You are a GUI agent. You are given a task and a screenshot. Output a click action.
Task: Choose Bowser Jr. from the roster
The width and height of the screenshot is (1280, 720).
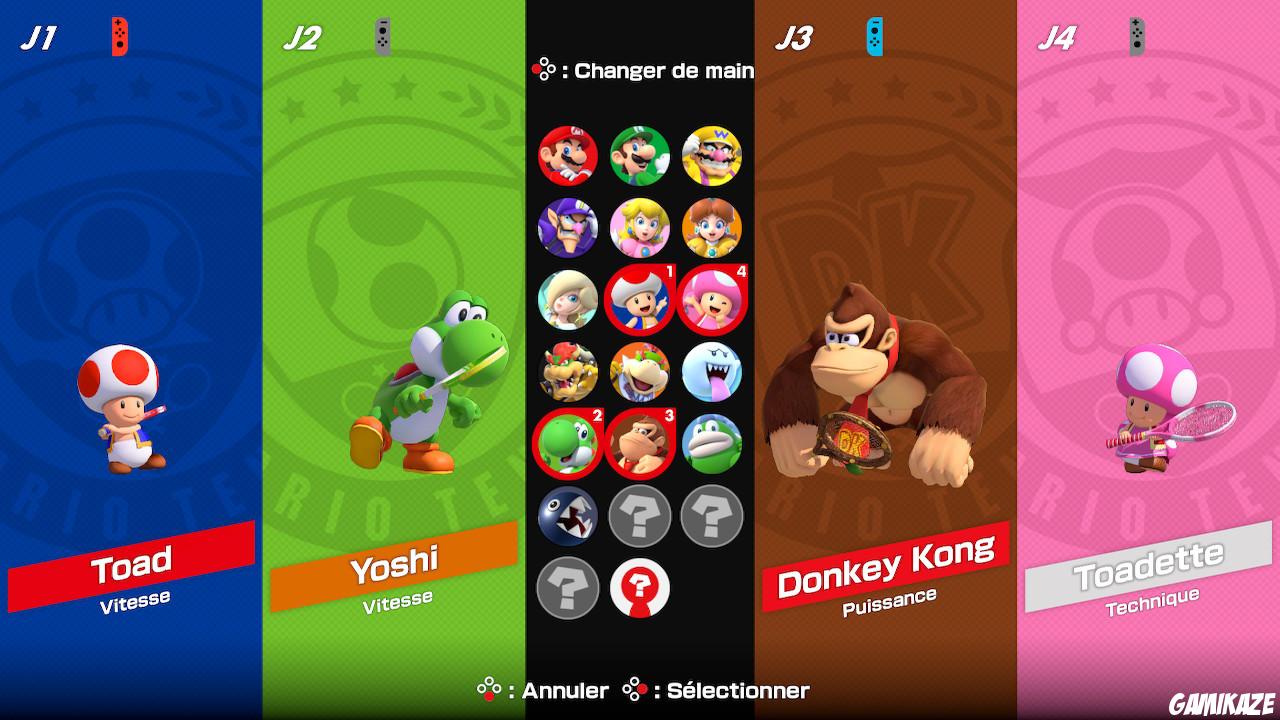(x=640, y=372)
